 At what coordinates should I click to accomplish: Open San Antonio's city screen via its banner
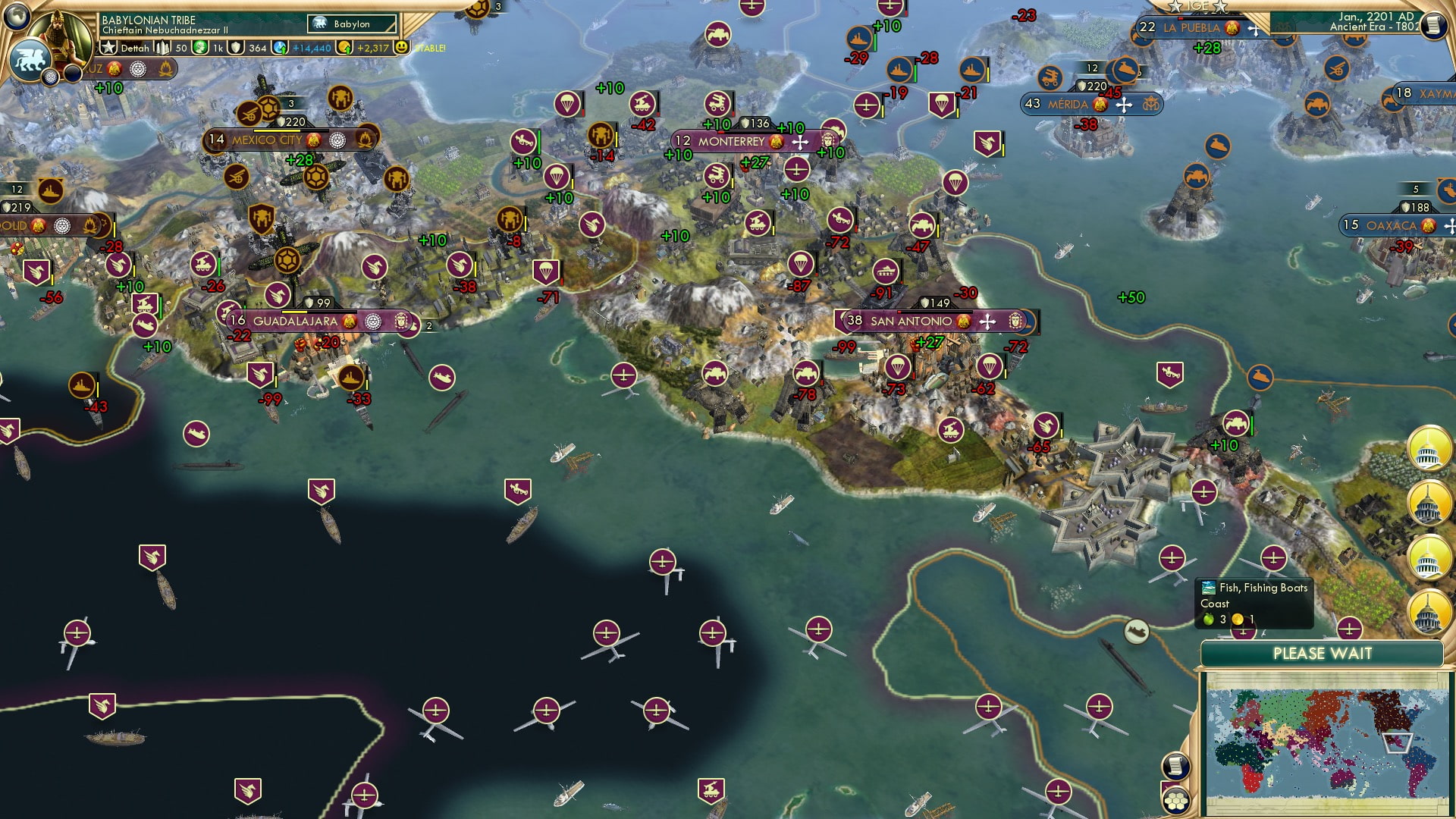pyautogui.click(x=910, y=322)
